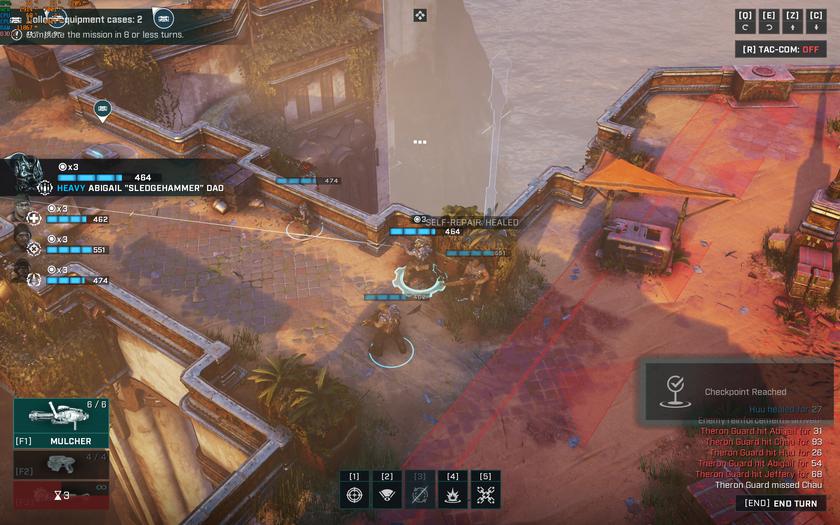
Task: Raise the camera level with Z button
Action: tap(793, 21)
